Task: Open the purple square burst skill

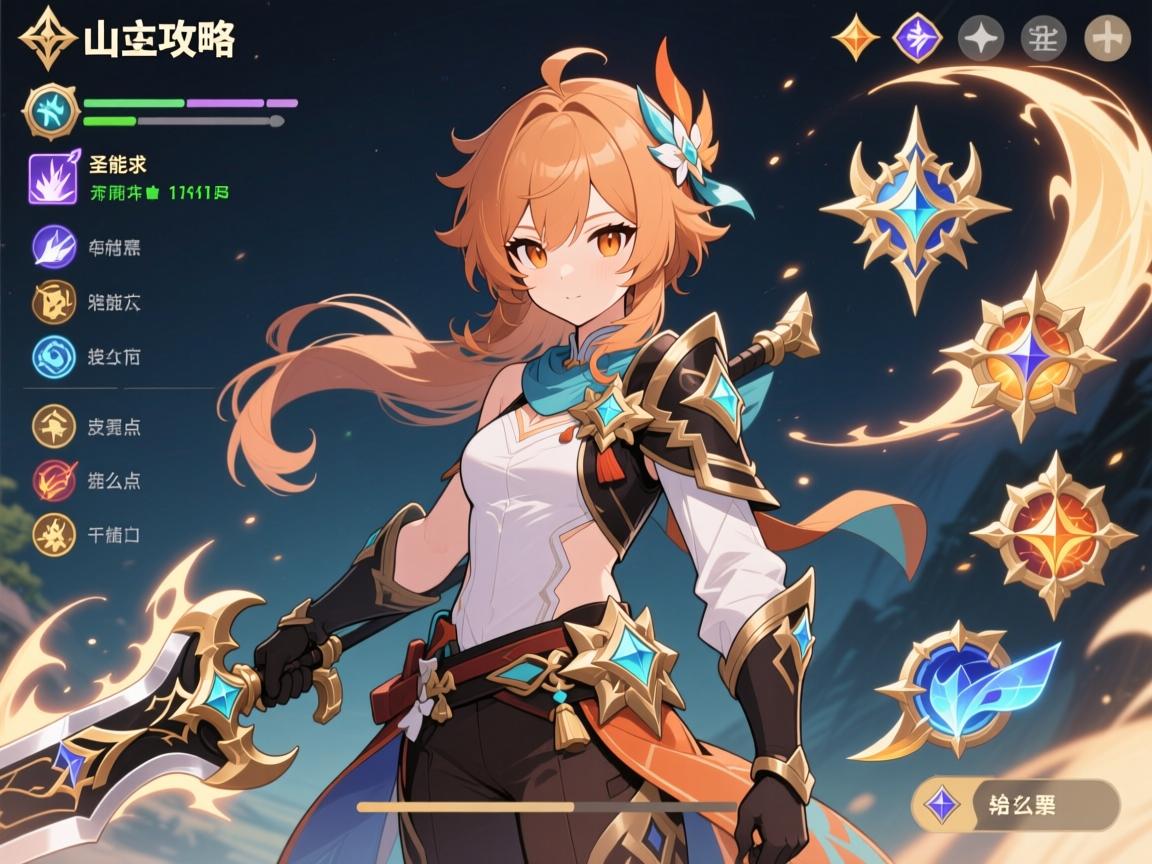Action: pyautogui.click(x=53, y=178)
